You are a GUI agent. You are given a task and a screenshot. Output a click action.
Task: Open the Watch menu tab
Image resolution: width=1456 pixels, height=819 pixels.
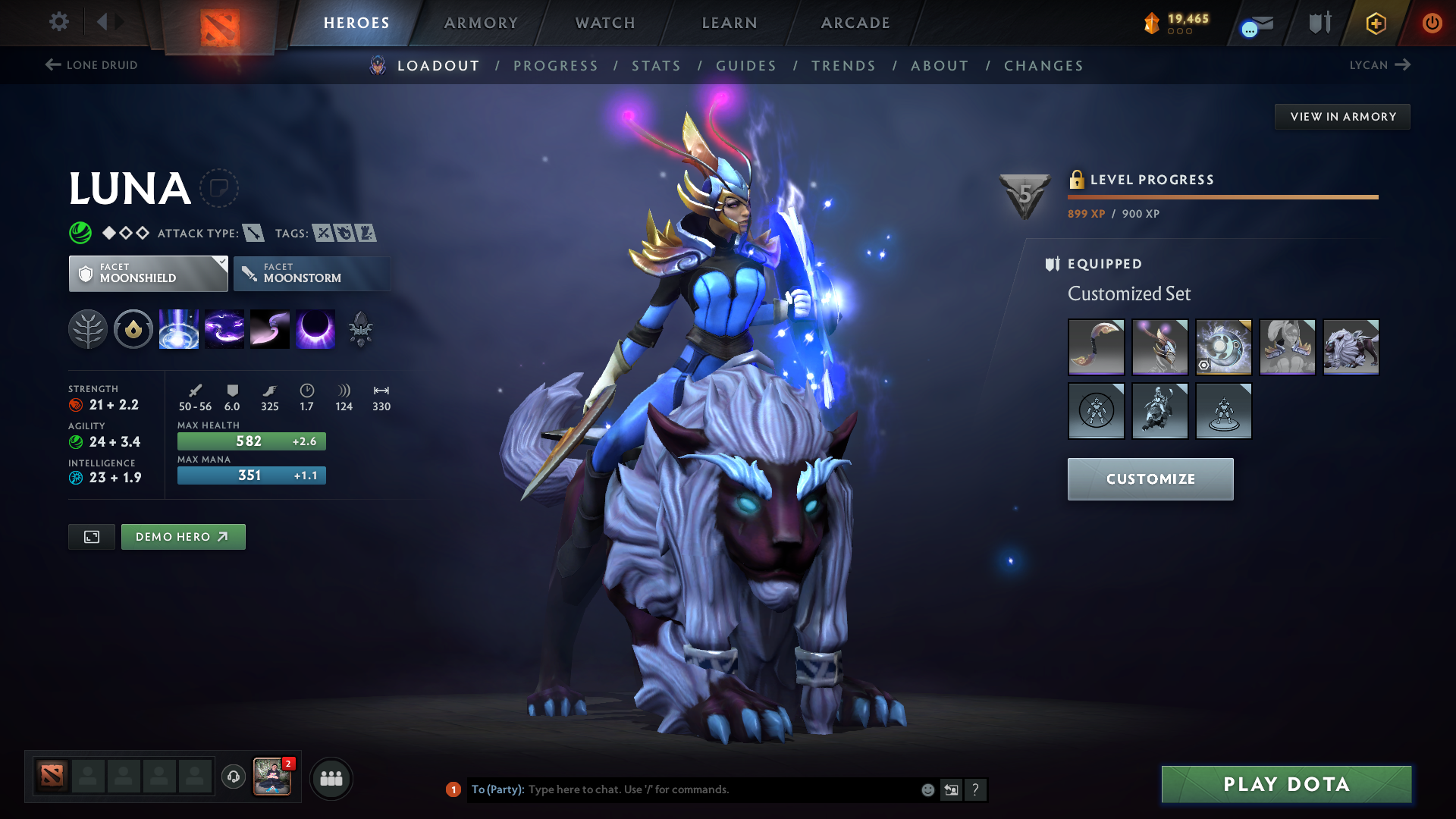(604, 23)
